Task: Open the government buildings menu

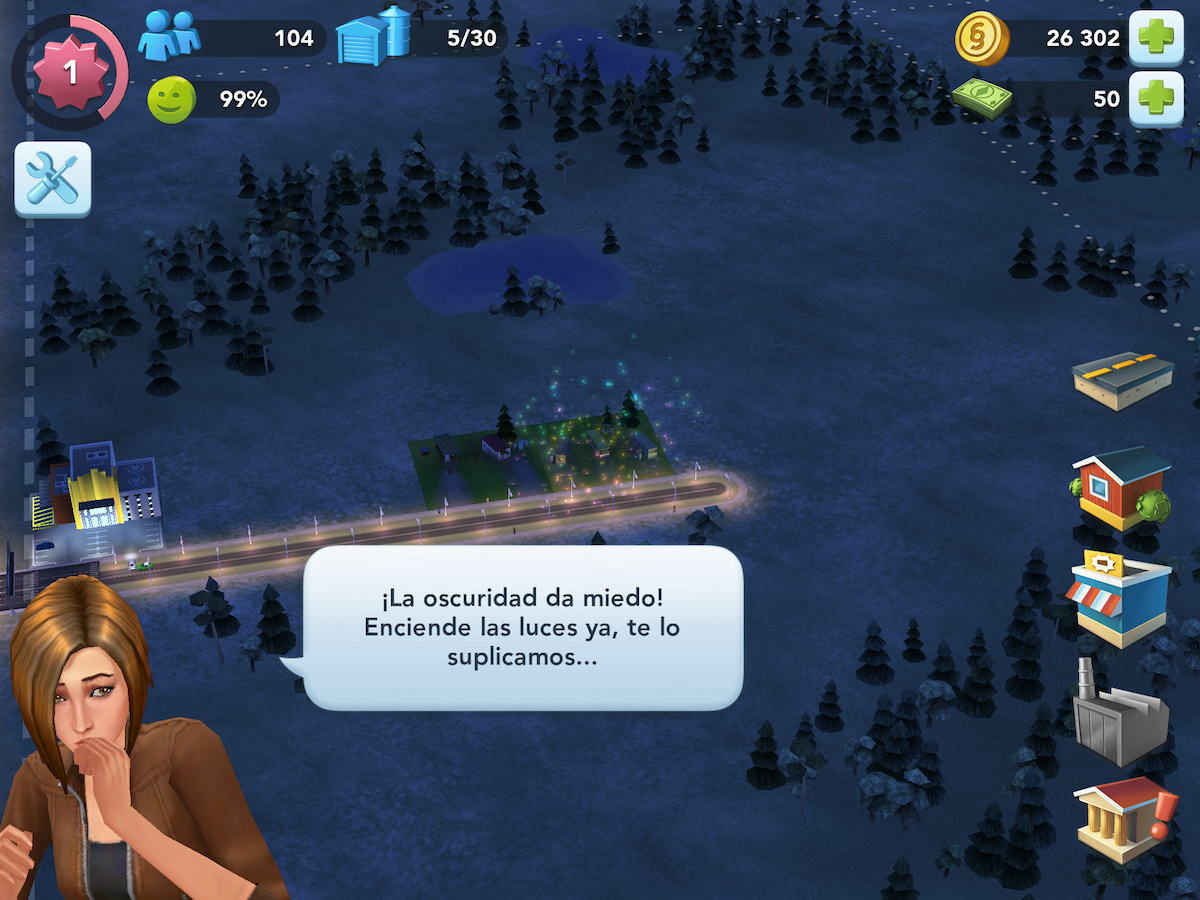Action: pyautogui.click(x=1122, y=820)
